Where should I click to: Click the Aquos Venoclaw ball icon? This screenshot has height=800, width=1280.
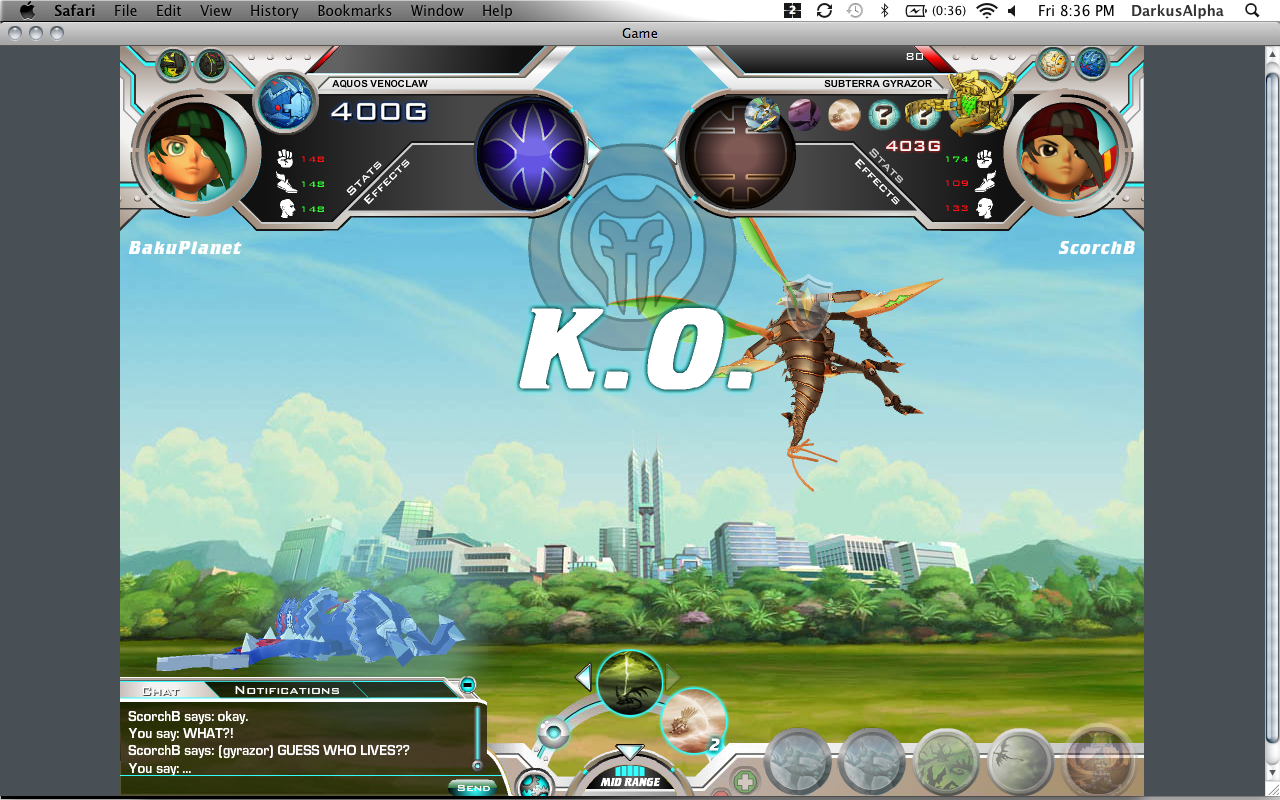click(288, 103)
